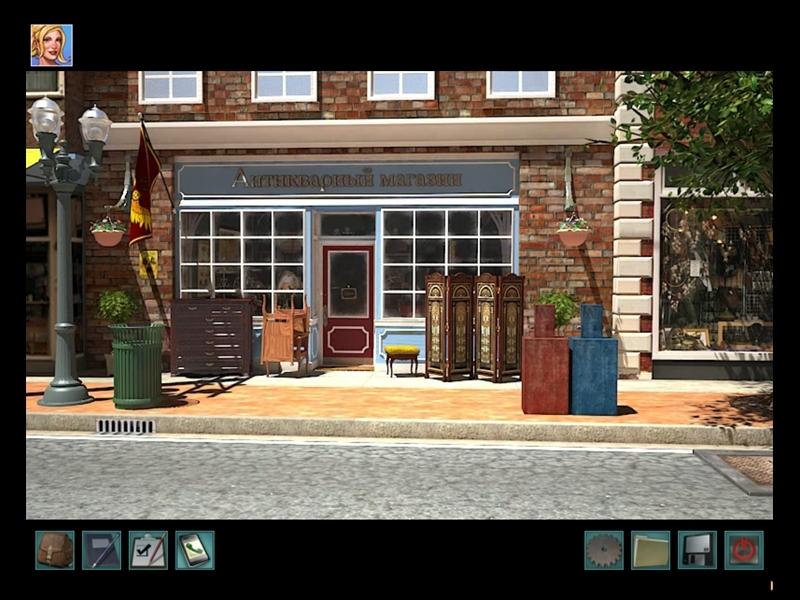The width and height of the screenshot is (800, 600).
Task: Open the gear settings menu
Action: [604, 550]
